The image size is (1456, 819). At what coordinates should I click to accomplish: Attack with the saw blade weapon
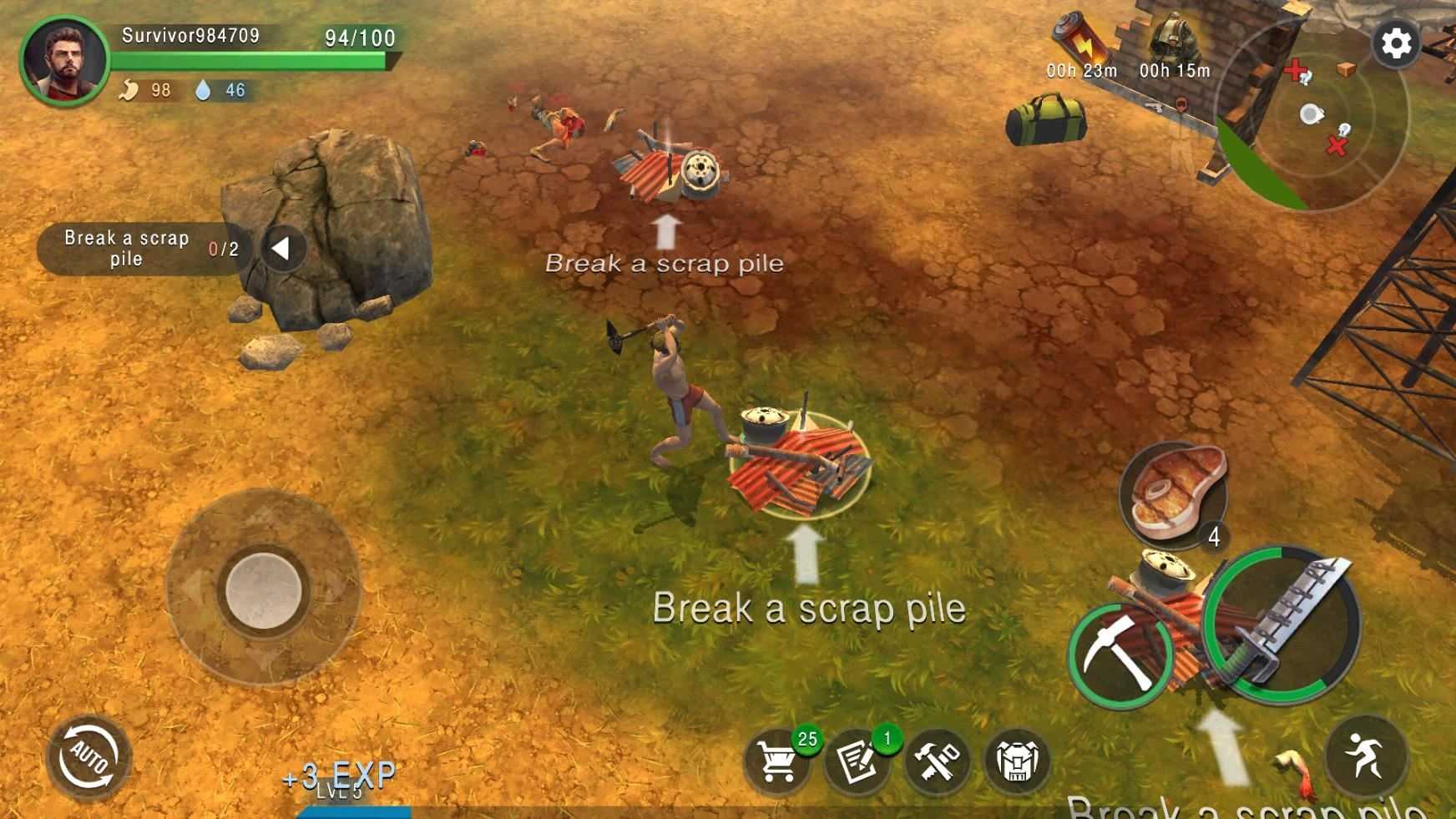point(1286,622)
